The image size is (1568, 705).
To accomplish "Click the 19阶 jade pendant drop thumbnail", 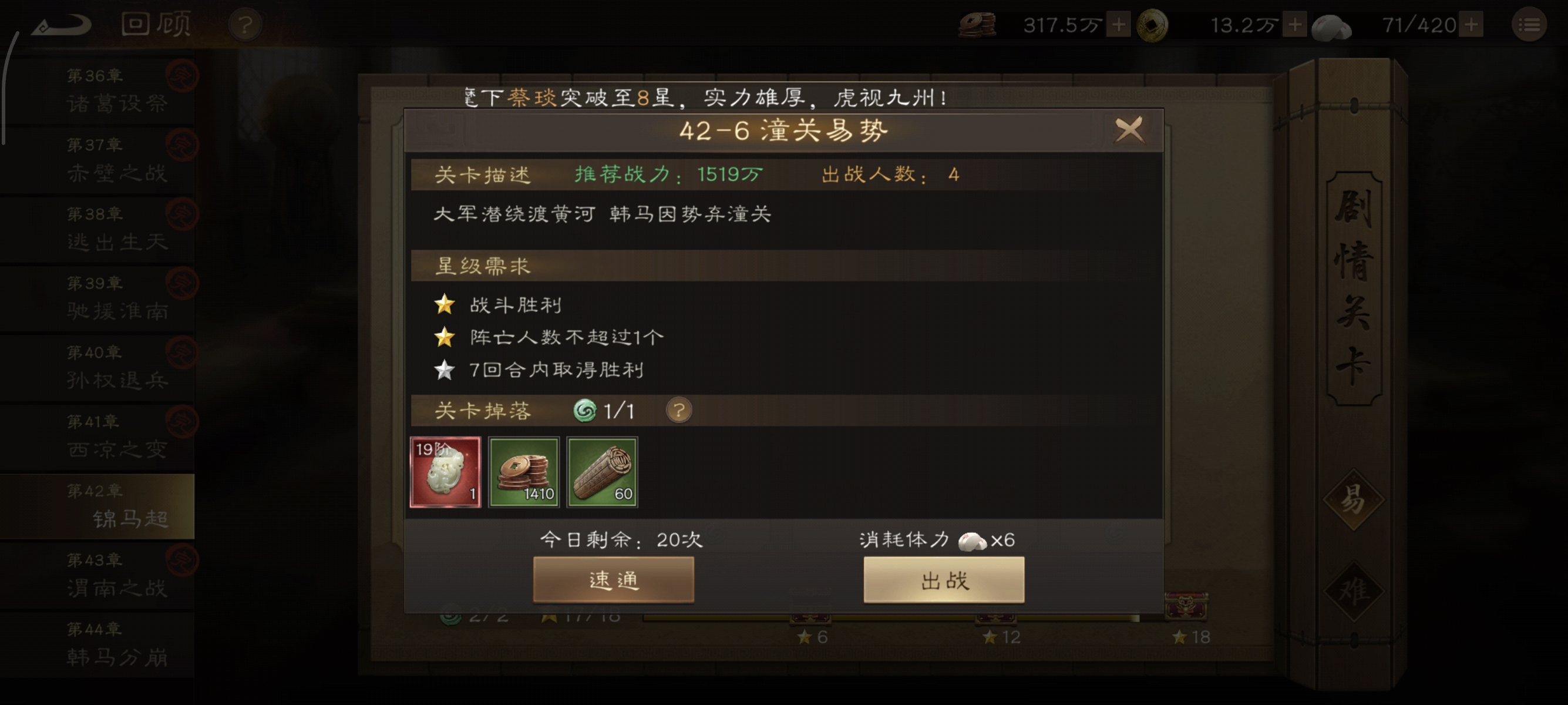I will (x=446, y=472).
